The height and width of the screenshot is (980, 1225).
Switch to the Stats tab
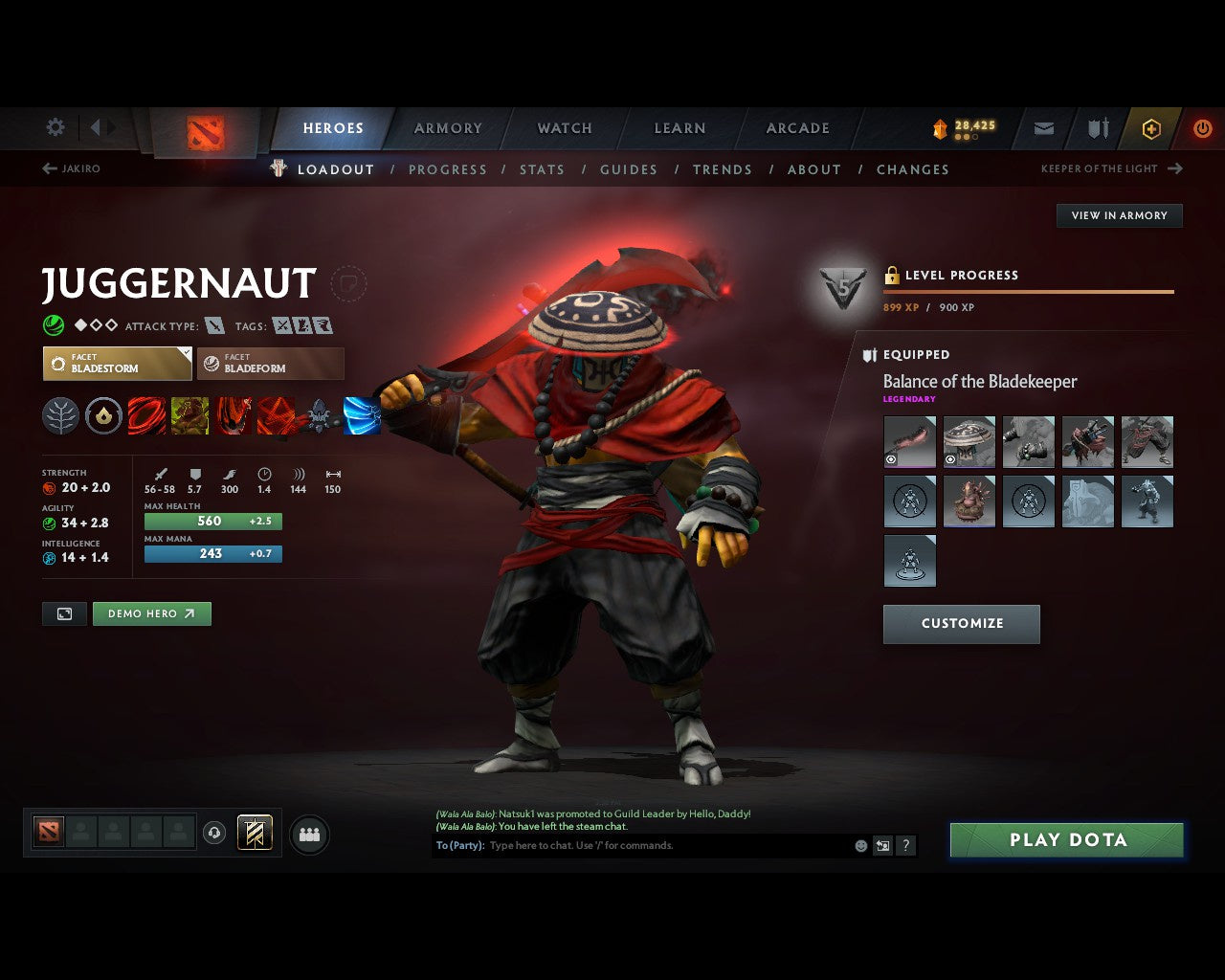(543, 169)
